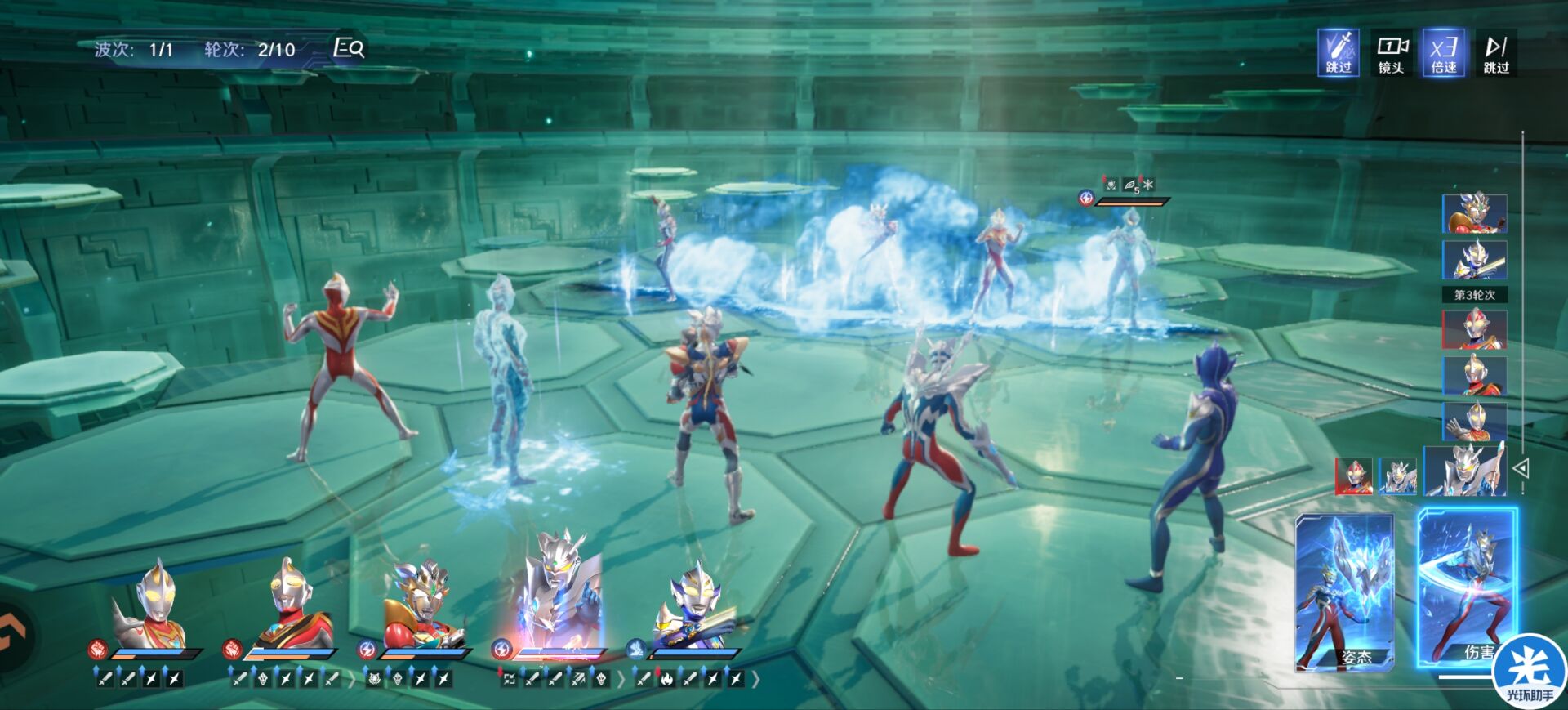Tap the enemy's buff icons above health bar
1568x710 pixels.
(x=1129, y=185)
